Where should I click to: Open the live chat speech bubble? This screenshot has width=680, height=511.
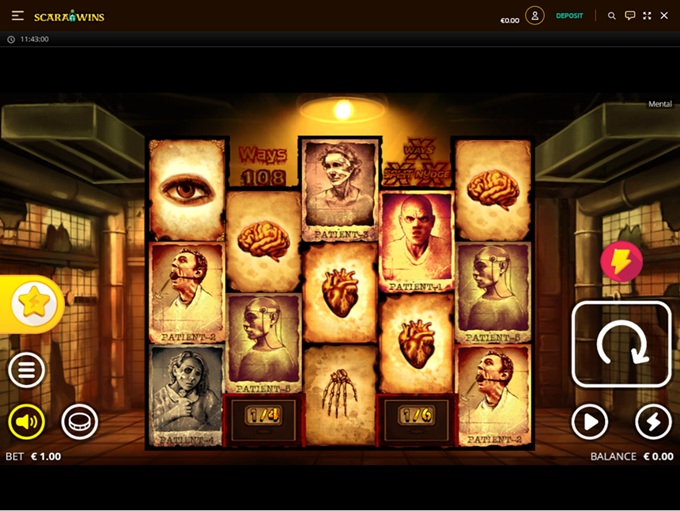[630, 16]
